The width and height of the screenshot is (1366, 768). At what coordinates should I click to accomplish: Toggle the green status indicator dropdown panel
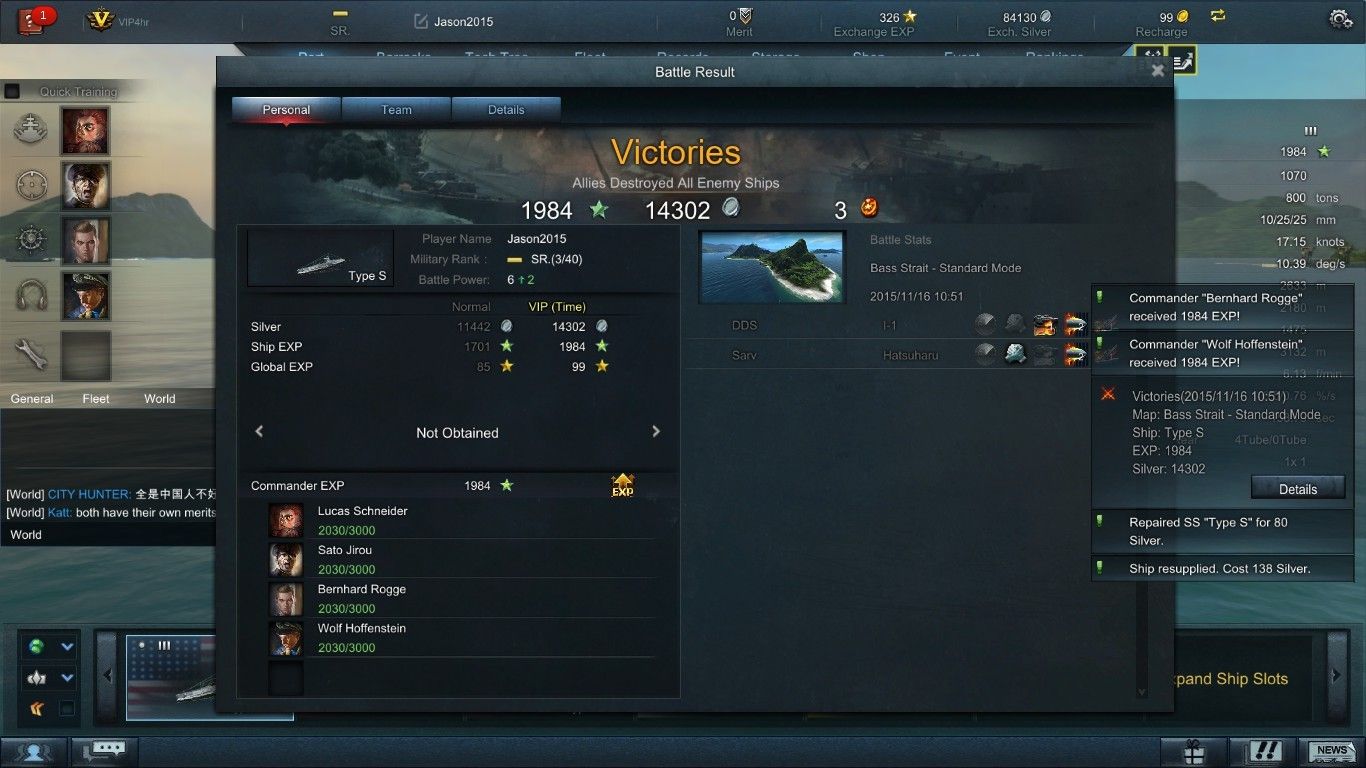coord(34,646)
